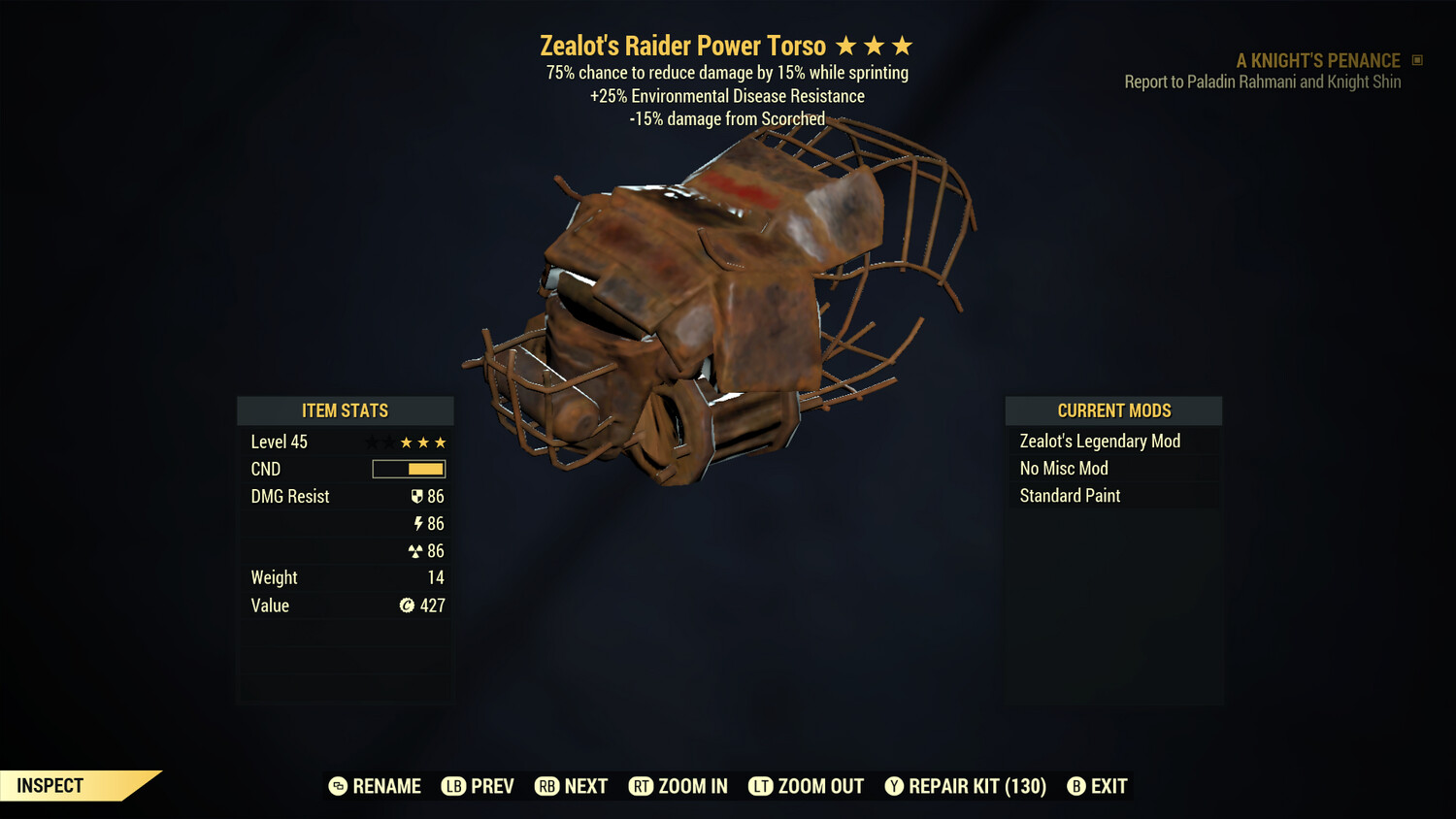This screenshot has height=819, width=1456.
Task: Expand the Item Stats panel header
Action: tap(345, 410)
